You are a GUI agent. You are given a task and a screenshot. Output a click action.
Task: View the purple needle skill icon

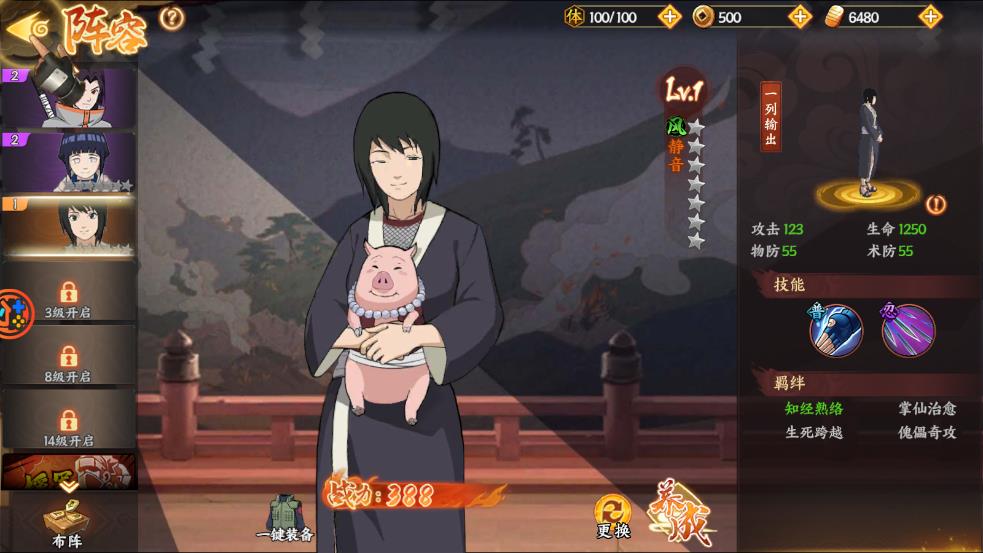(908, 330)
